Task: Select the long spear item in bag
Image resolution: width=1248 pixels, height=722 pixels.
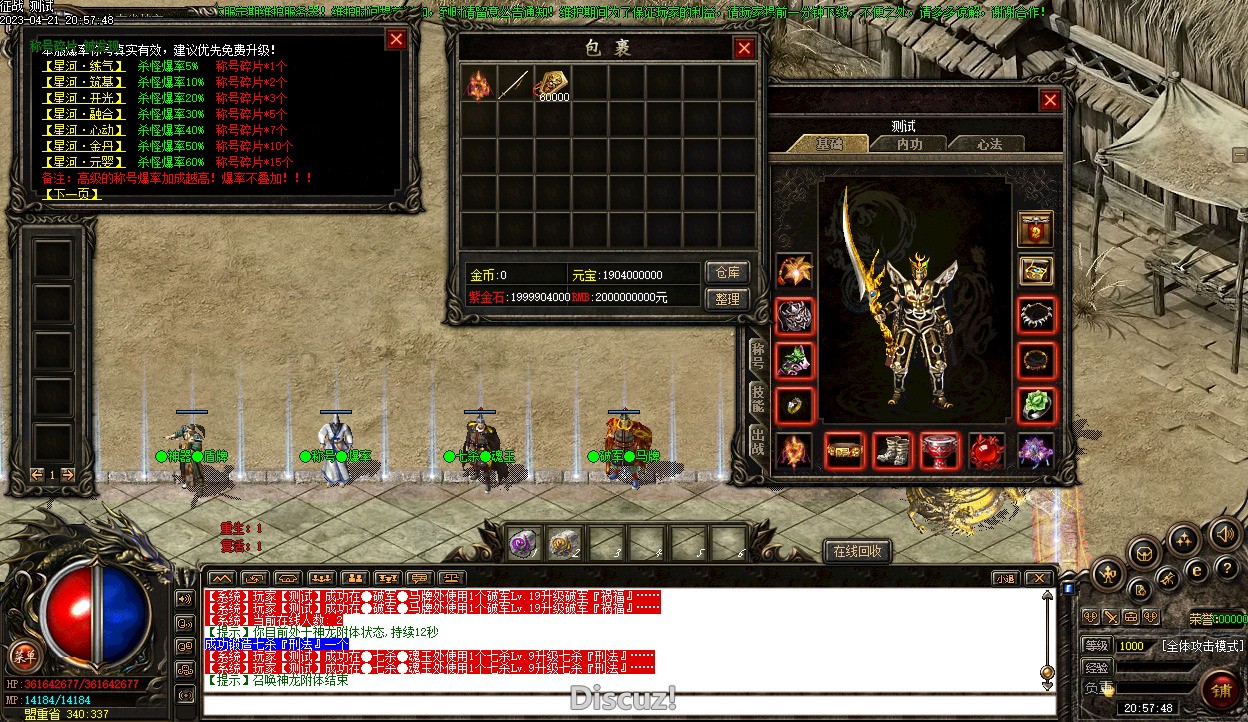Action: tap(515, 84)
